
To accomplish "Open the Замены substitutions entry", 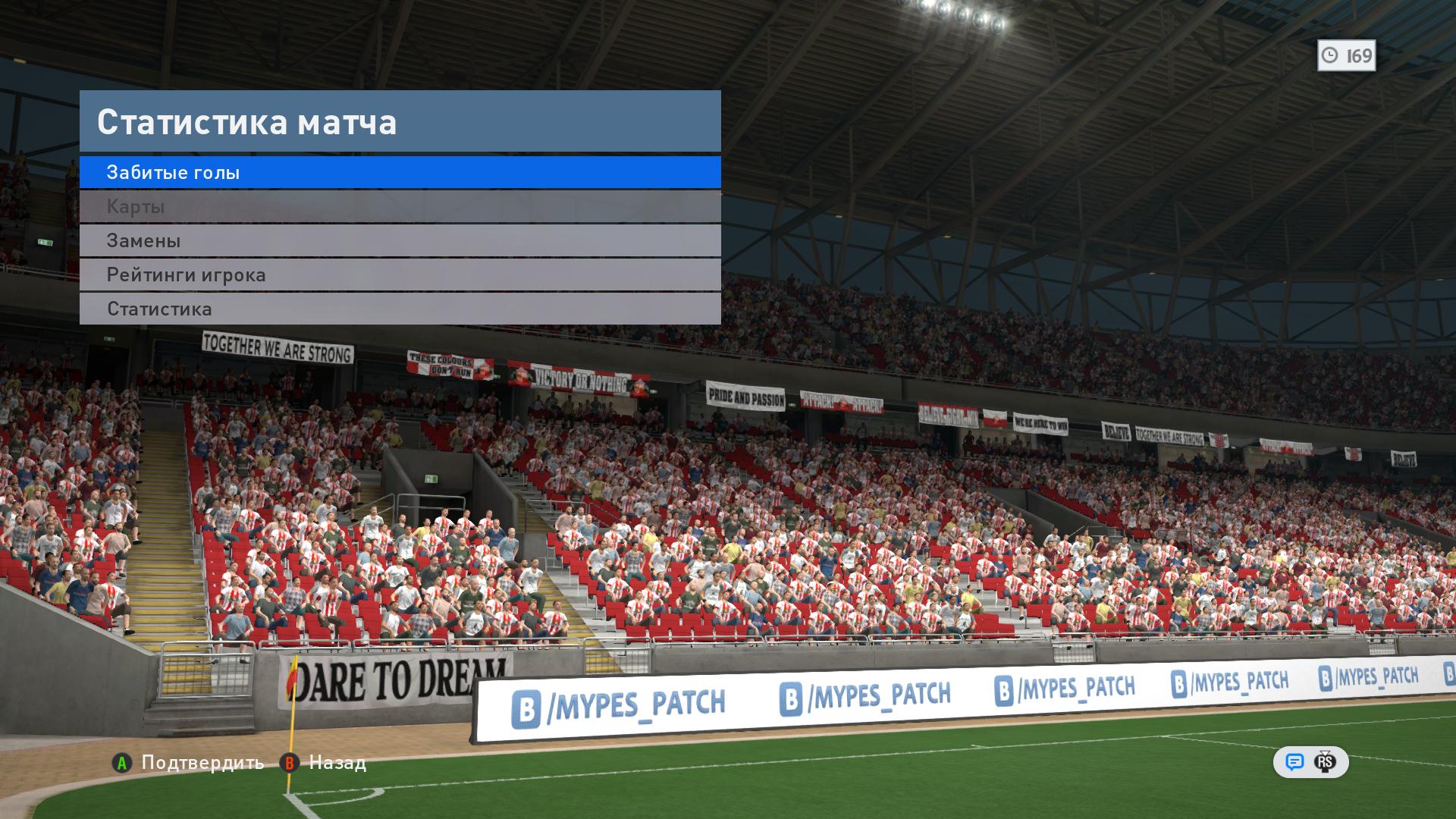I will click(400, 240).
